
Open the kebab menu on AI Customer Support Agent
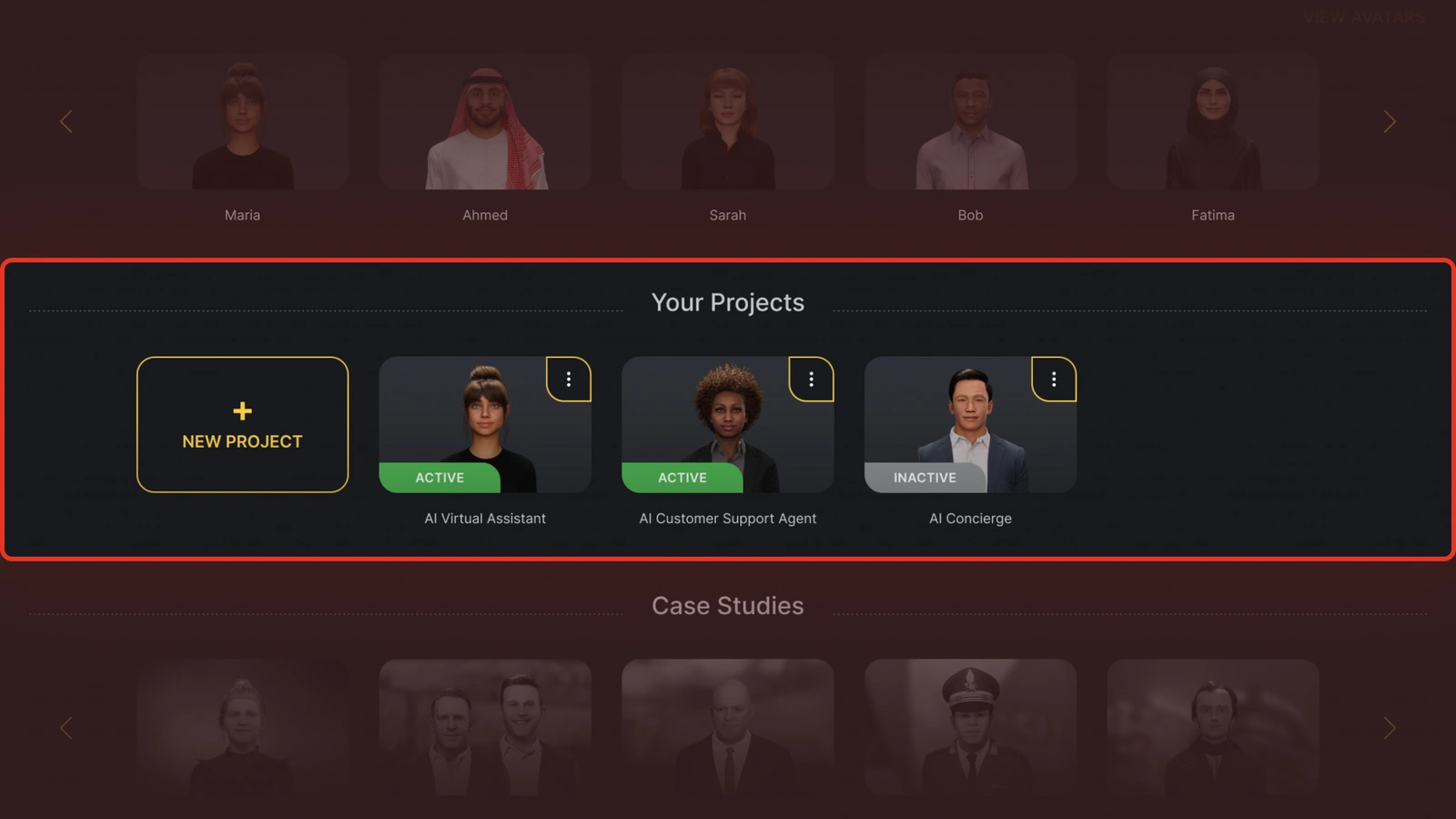pyautogui.click(x=811, y=379)
